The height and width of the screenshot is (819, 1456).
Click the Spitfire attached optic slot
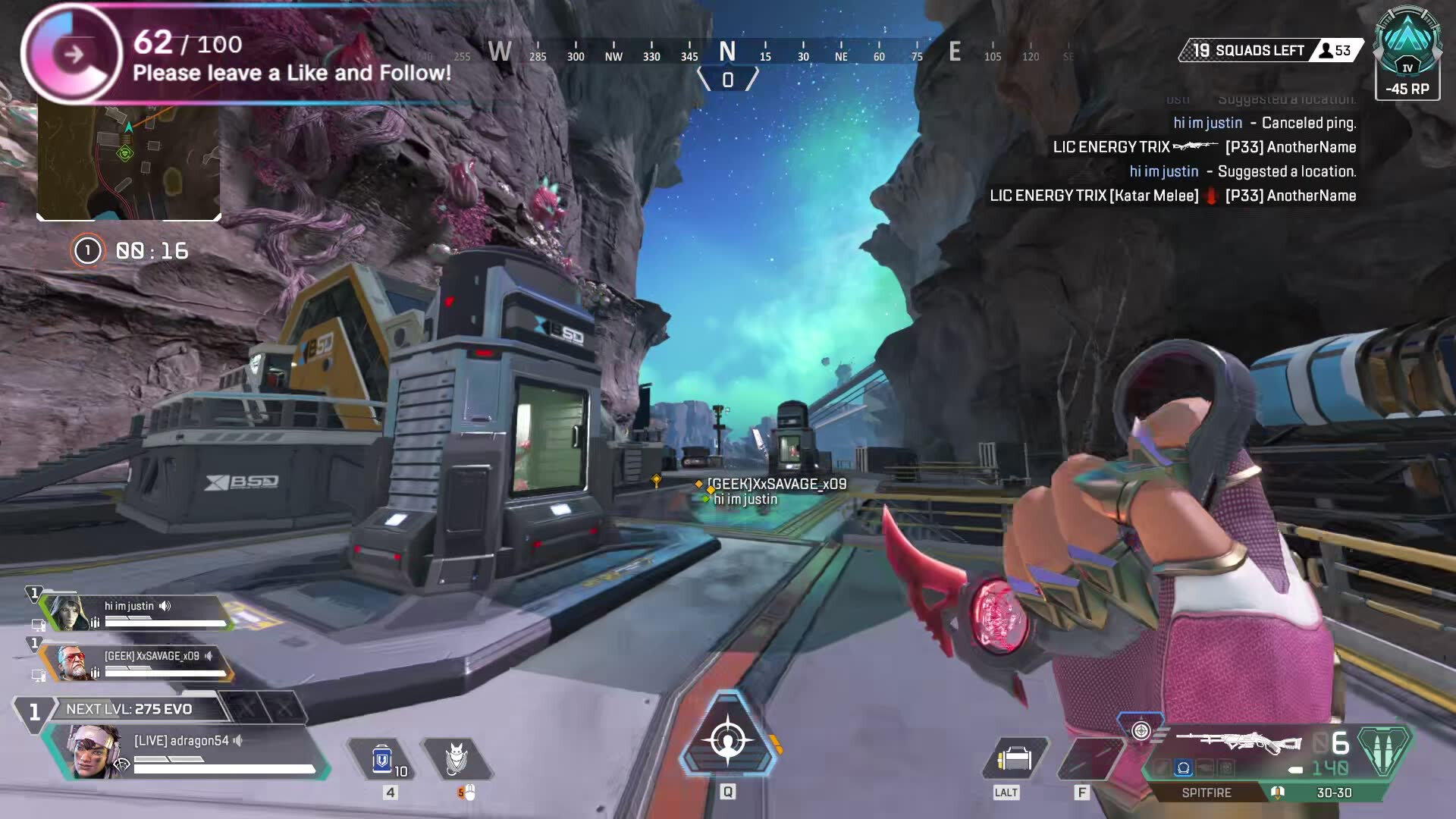point(1183,768)
